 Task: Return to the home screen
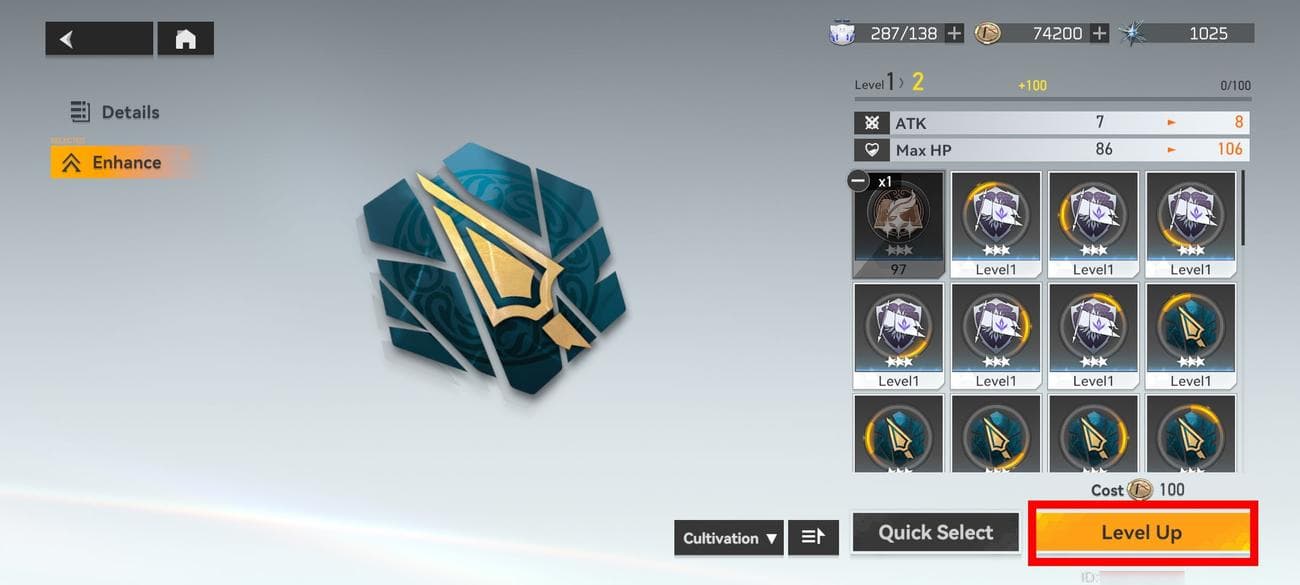click(x=185, y=39)
